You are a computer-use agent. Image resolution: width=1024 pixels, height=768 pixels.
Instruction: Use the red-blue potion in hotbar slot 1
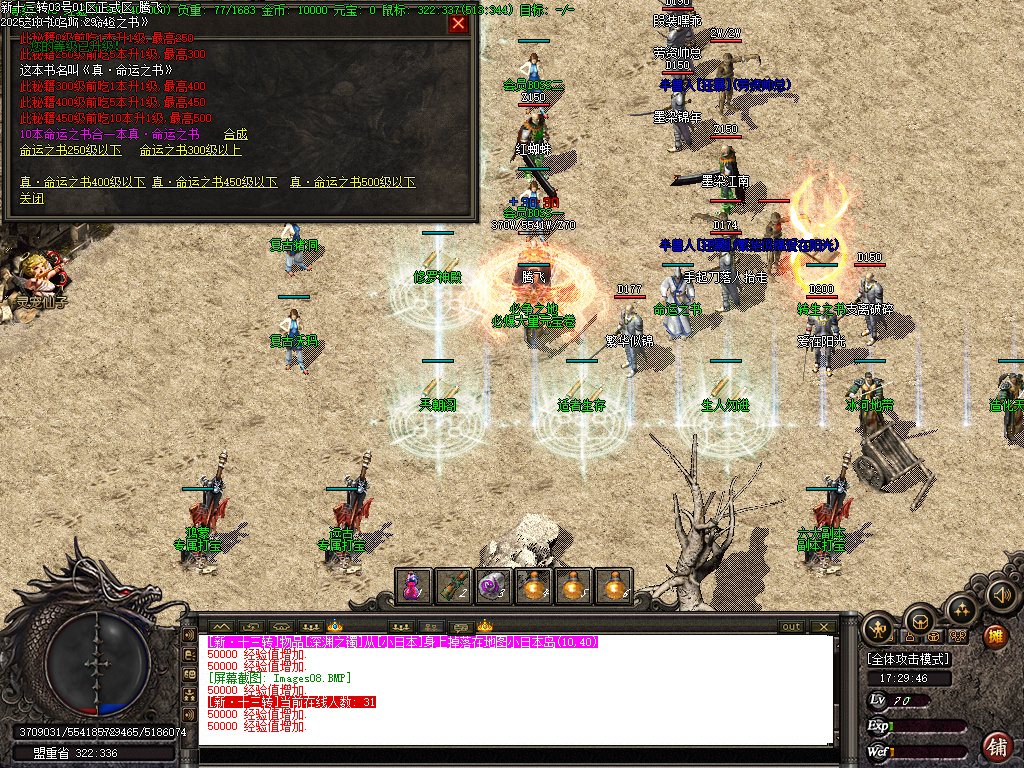(413, 586)
